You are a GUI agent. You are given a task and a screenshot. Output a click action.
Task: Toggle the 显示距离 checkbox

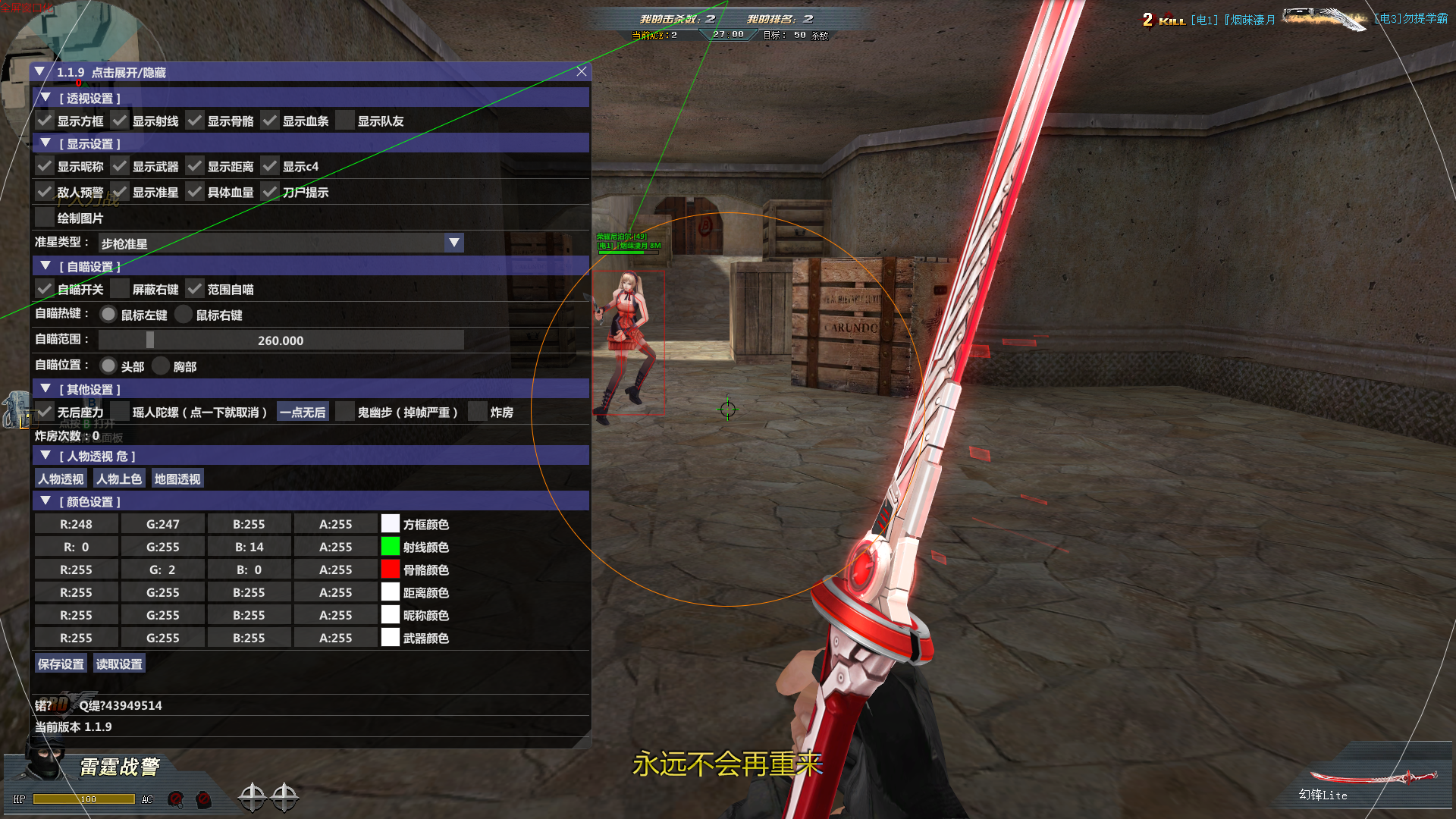tap(195, 166)
